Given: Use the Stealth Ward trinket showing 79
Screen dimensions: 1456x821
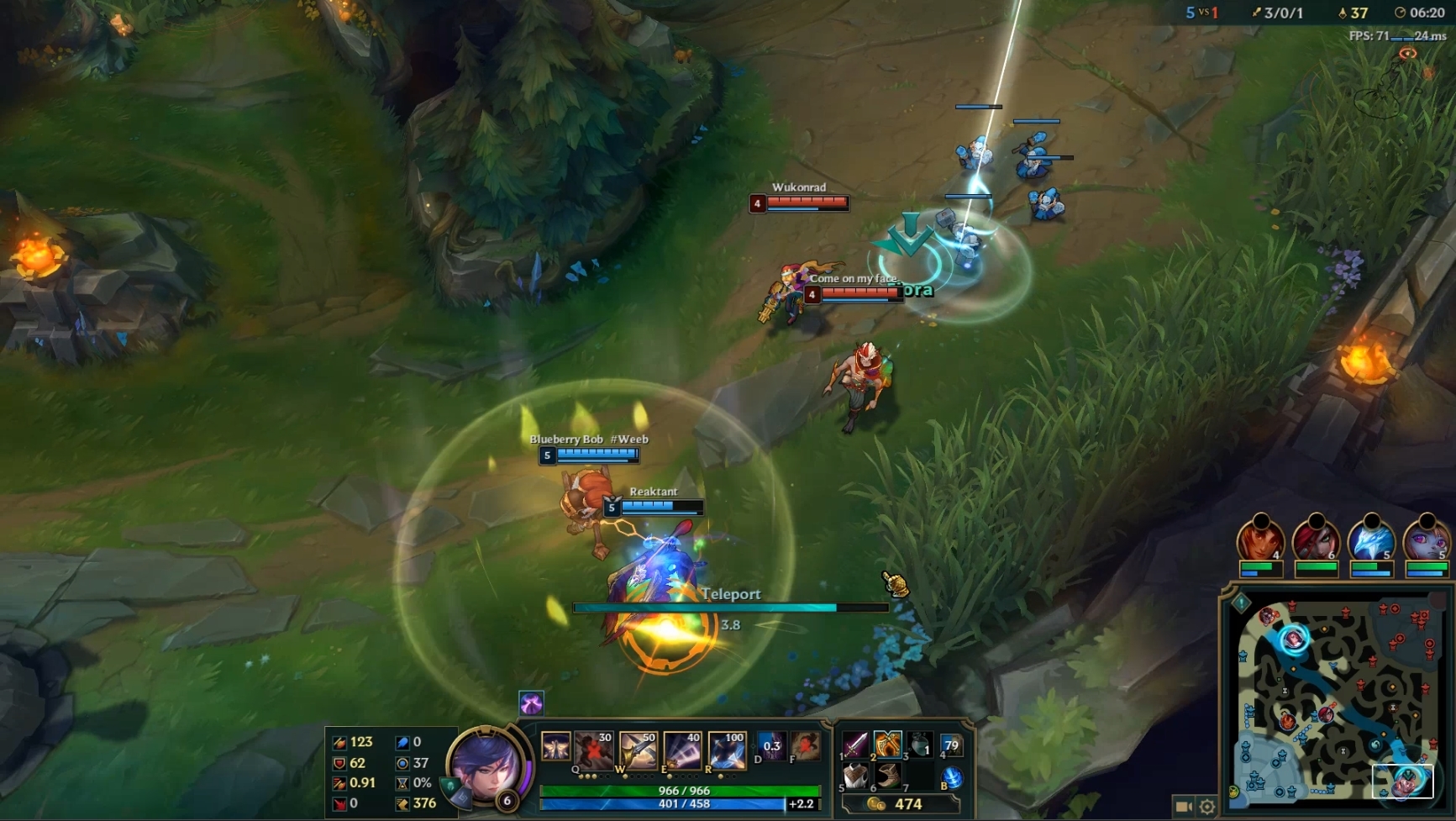Looking at the screenshot, I should pos(952,745).
